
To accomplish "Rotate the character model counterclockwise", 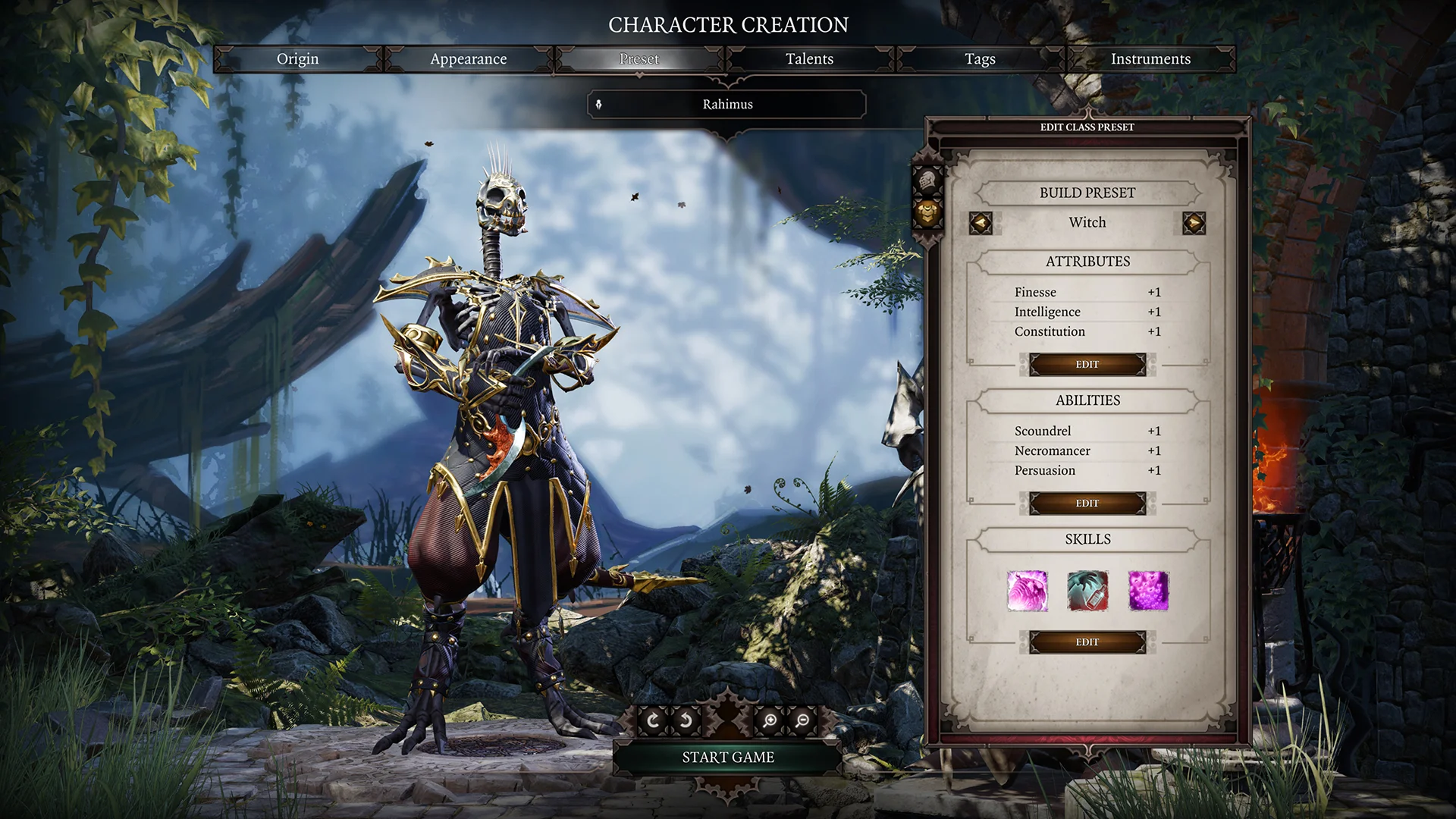I will [x=683, y=720].
